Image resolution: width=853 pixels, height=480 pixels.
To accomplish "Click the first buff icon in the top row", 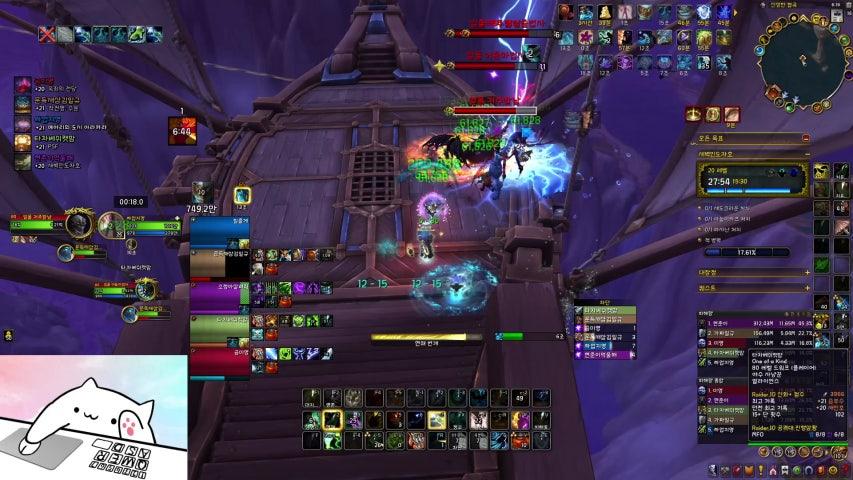I will (566, 12).
